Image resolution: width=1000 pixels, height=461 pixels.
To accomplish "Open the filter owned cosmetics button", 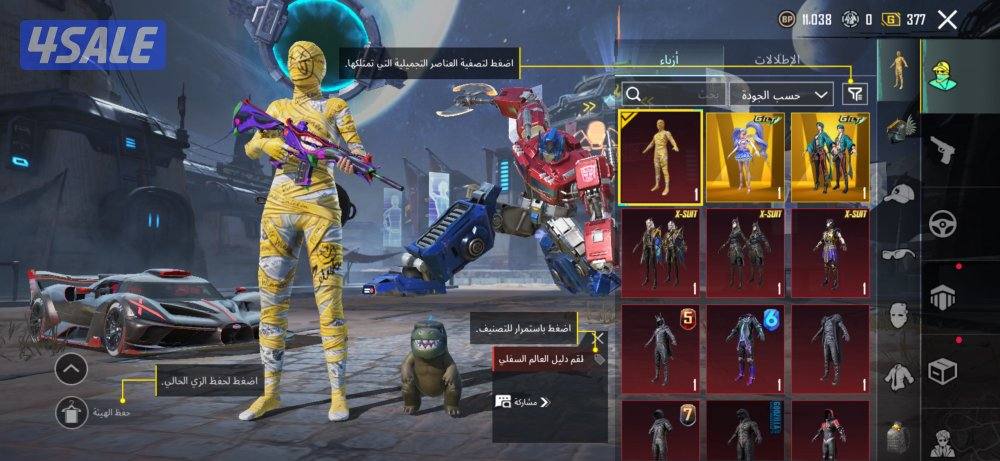I will 855,94.
